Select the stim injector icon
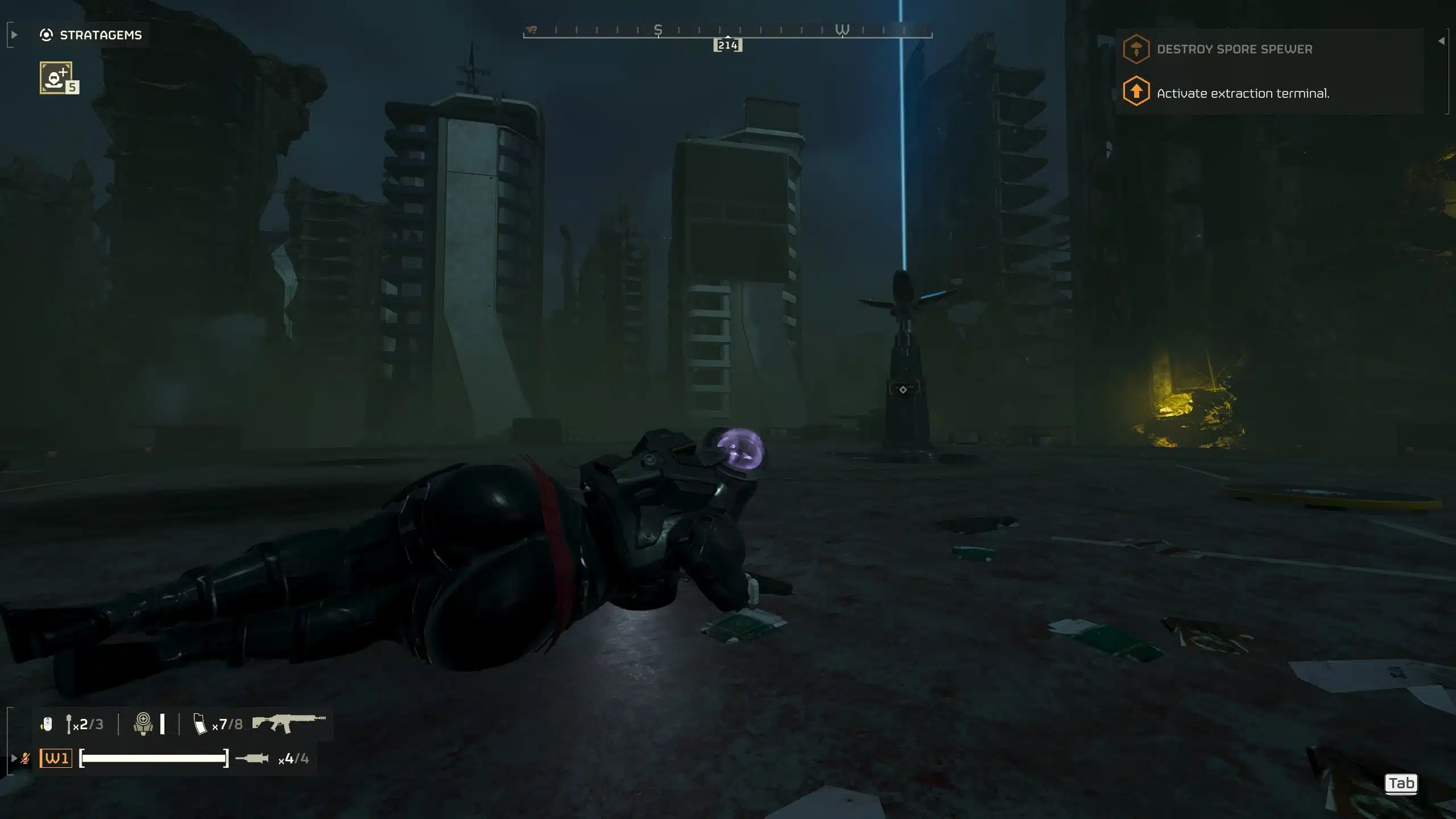 click(252, 758)
